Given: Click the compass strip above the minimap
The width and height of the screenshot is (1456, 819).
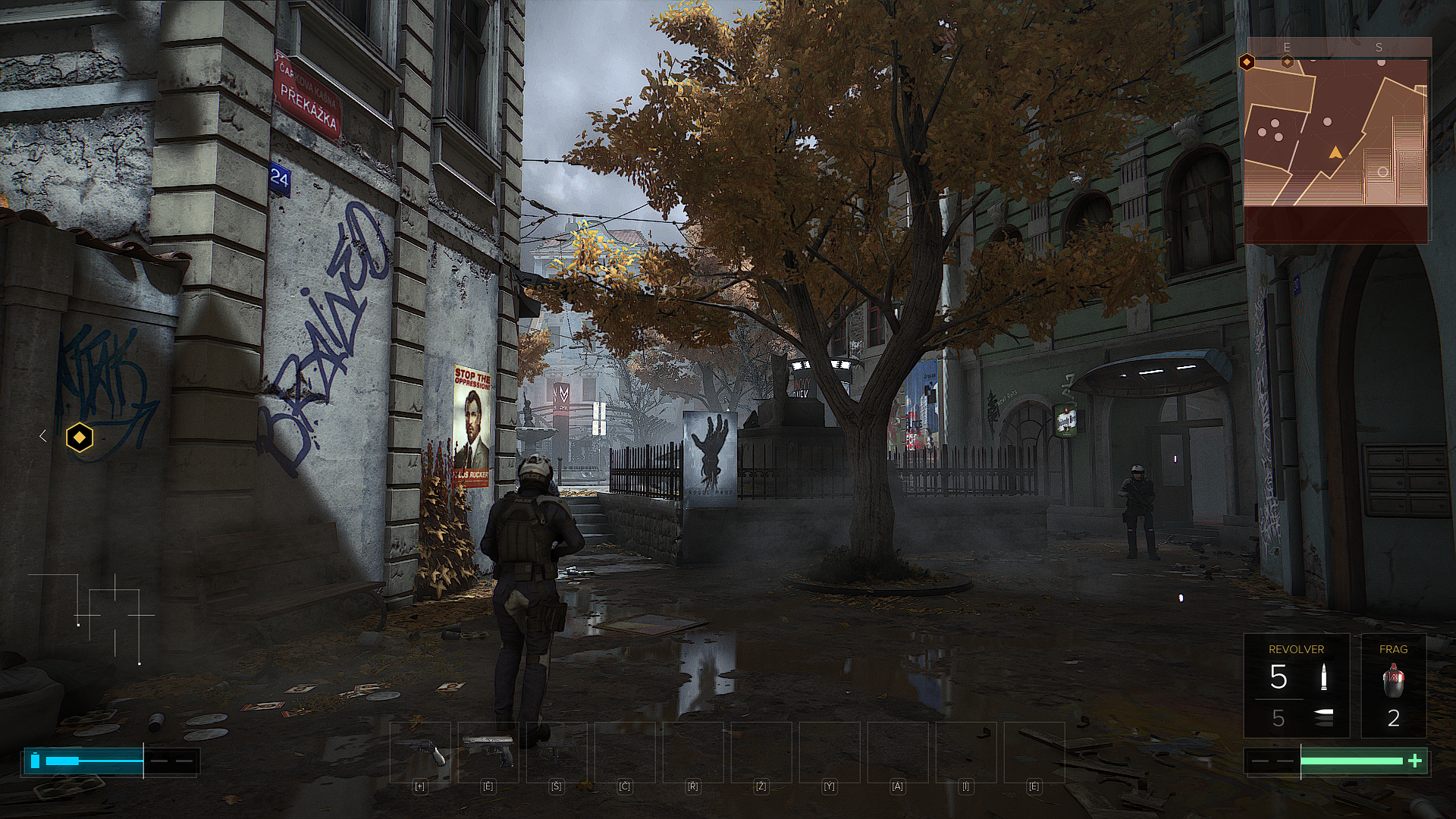Looking at the screenshot, I should point(1336,48).
